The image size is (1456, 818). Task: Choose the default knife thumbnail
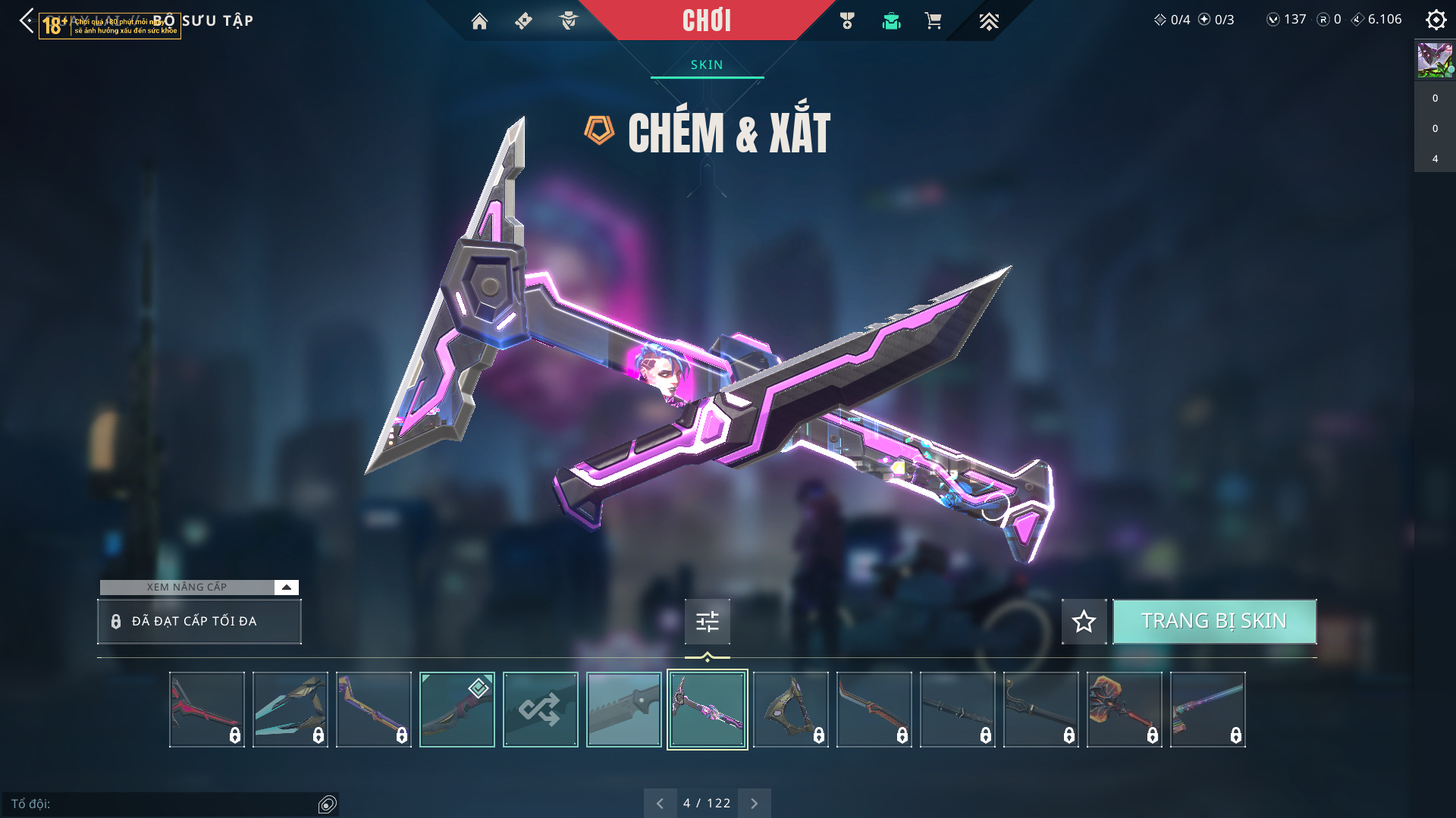click(623, 710)
